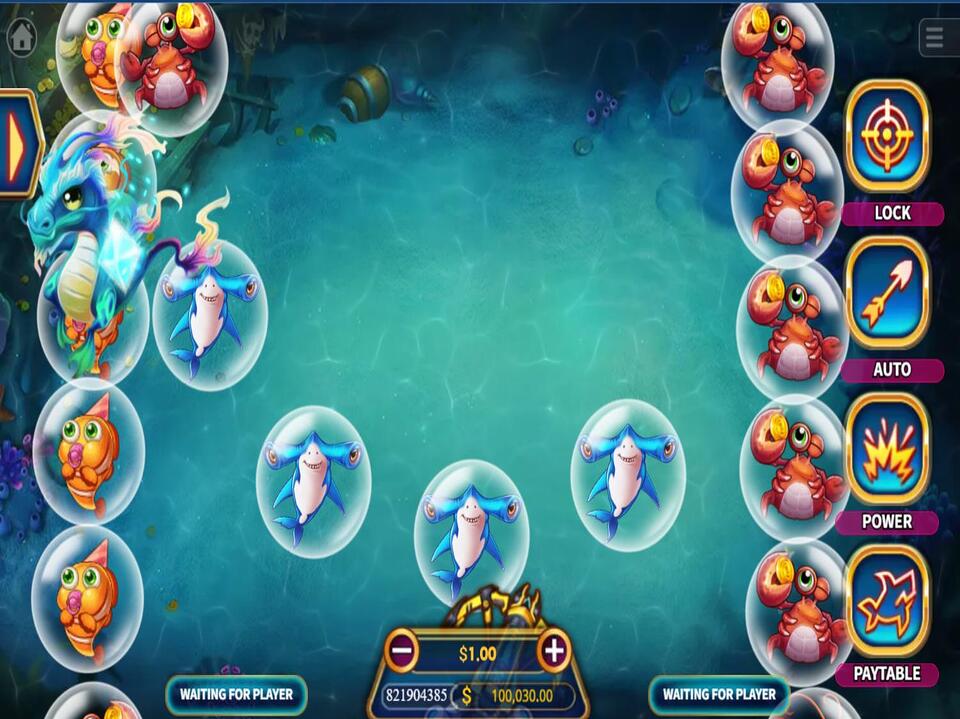The height and width of the screenshot is (719, 960).
Task: Open the Paytable
Action: [887, 603]
